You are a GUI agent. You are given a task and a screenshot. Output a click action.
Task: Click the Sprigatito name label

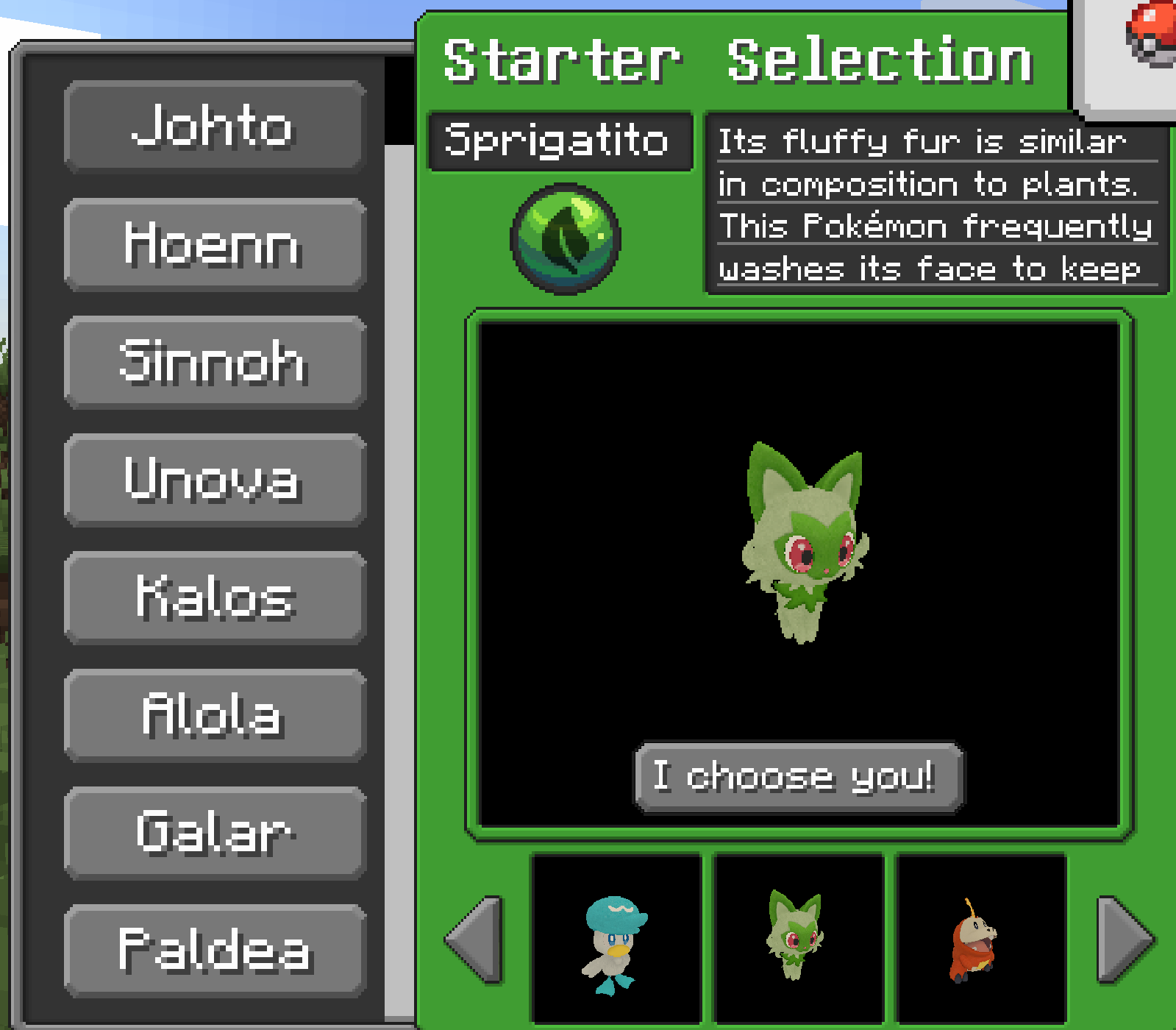560,141
